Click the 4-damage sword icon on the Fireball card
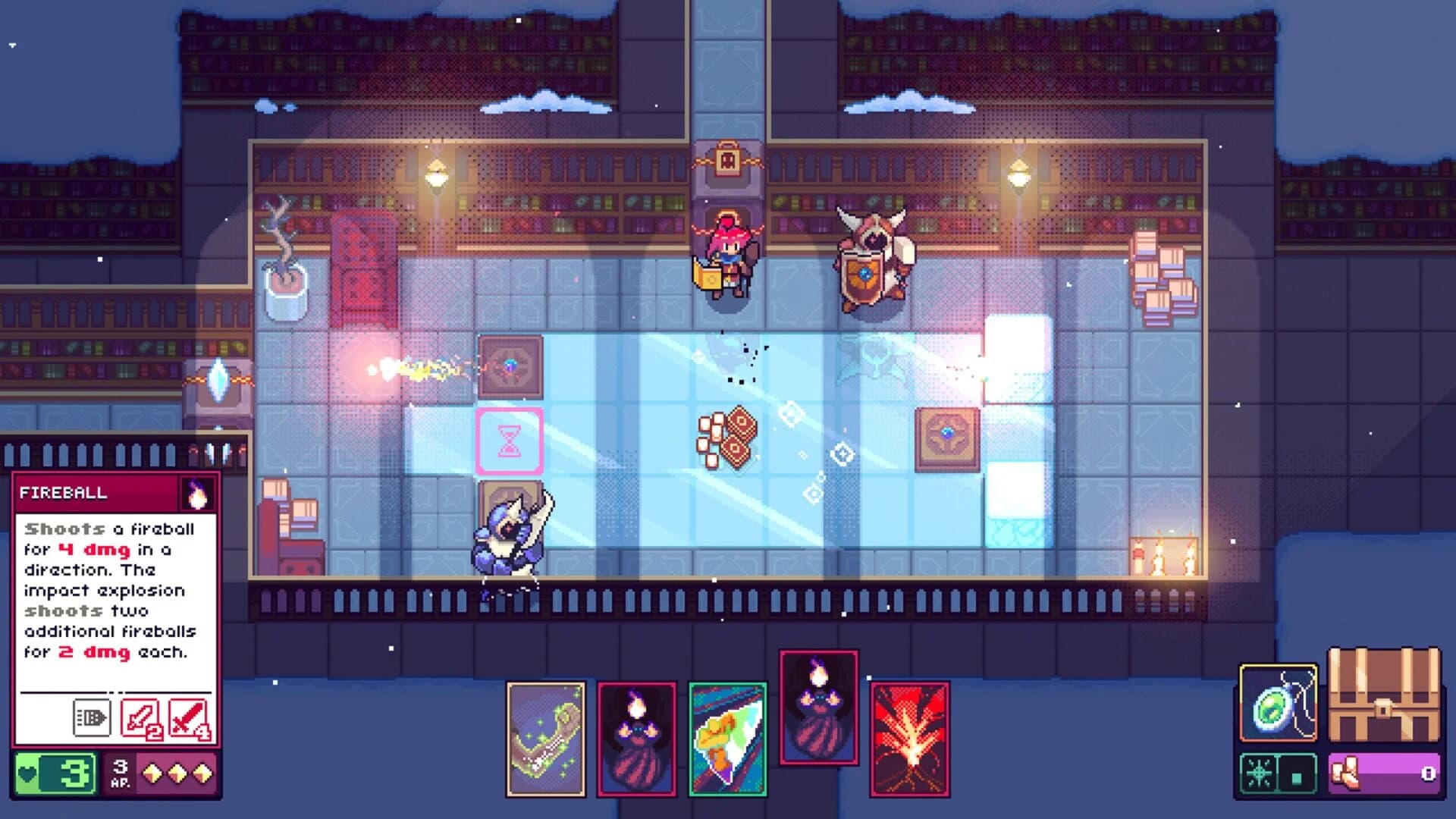The width and height of the screenshot is (1456, 819). coord(189,717)
